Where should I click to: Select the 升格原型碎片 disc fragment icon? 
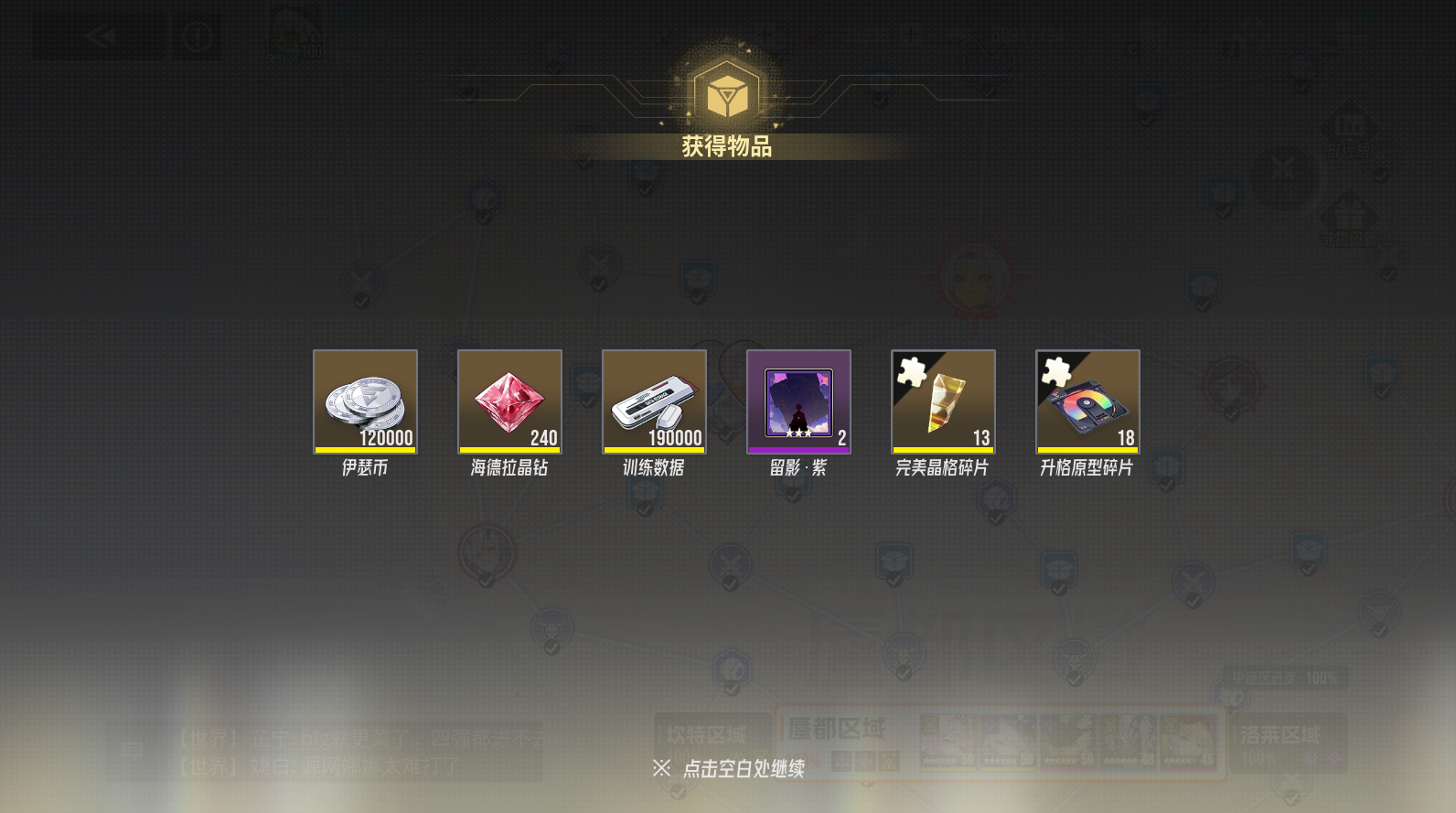tap(1087, 401)
